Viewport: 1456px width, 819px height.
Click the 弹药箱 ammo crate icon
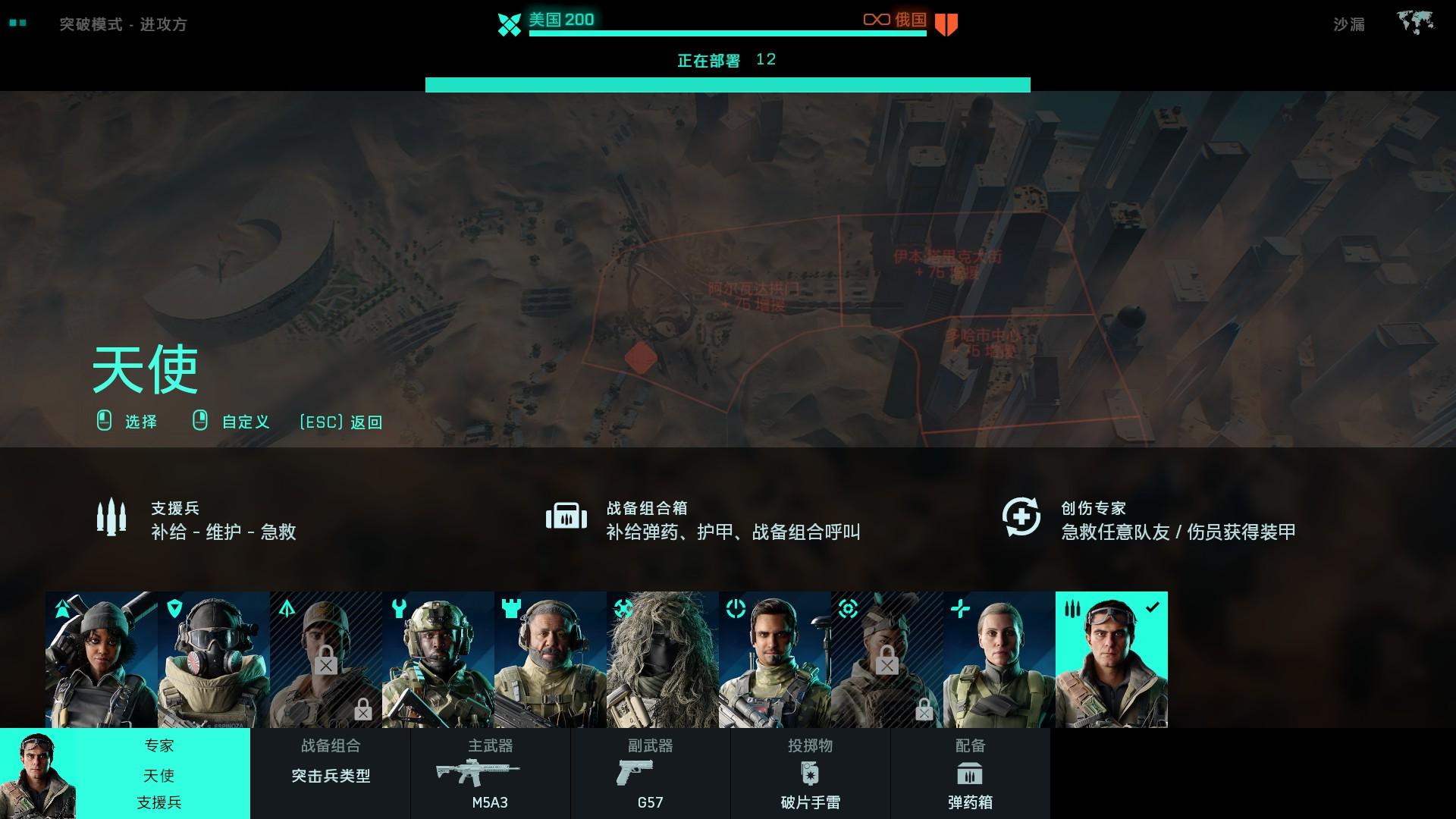tap(971, 773)
